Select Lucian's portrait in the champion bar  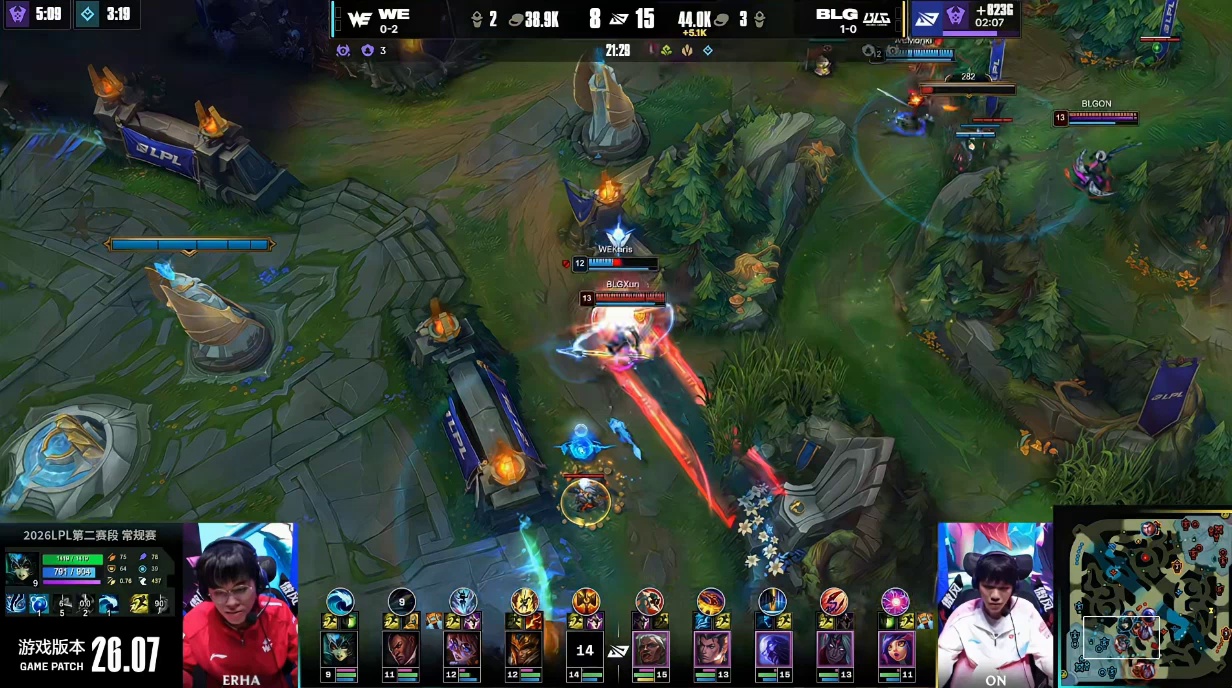coord(401,649)
